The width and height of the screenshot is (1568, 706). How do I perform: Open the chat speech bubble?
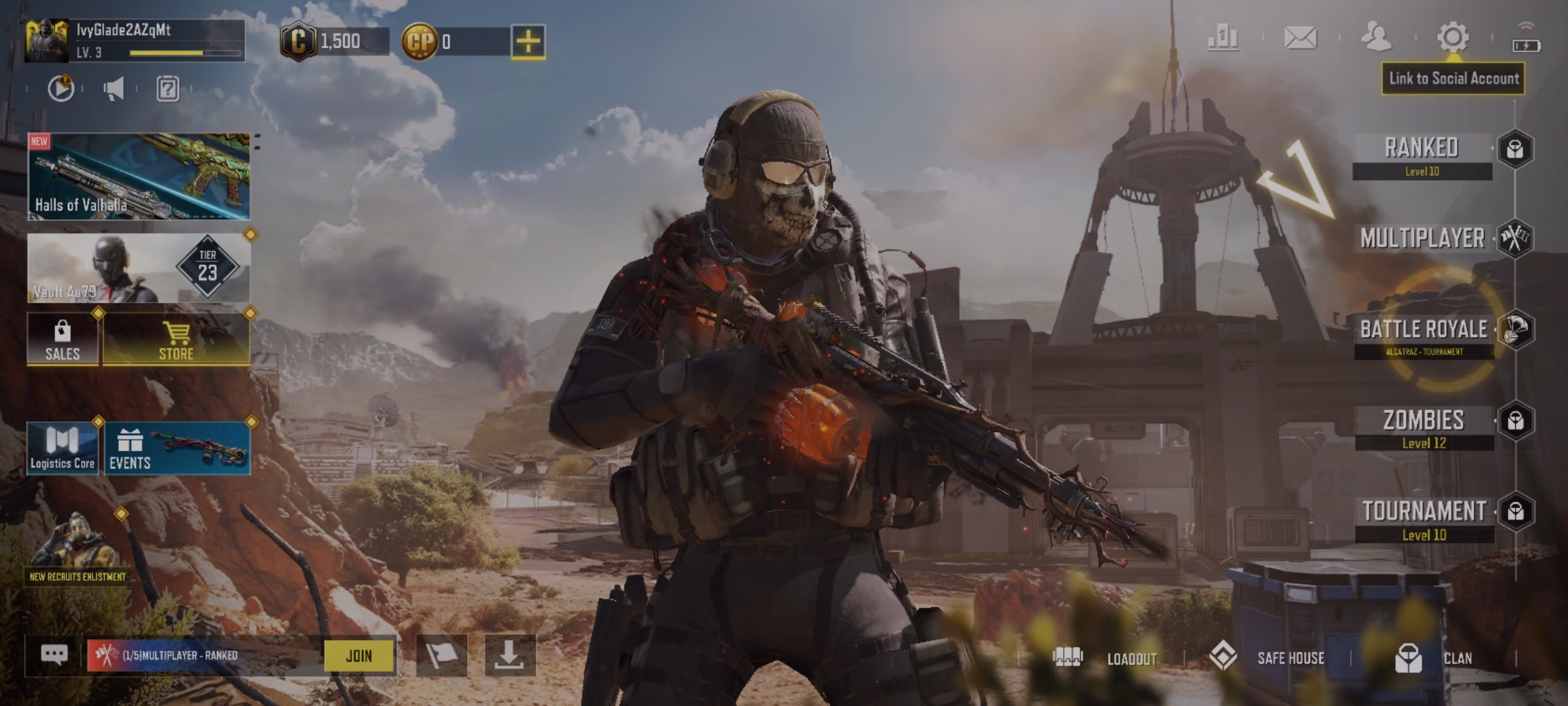point(54,654)
